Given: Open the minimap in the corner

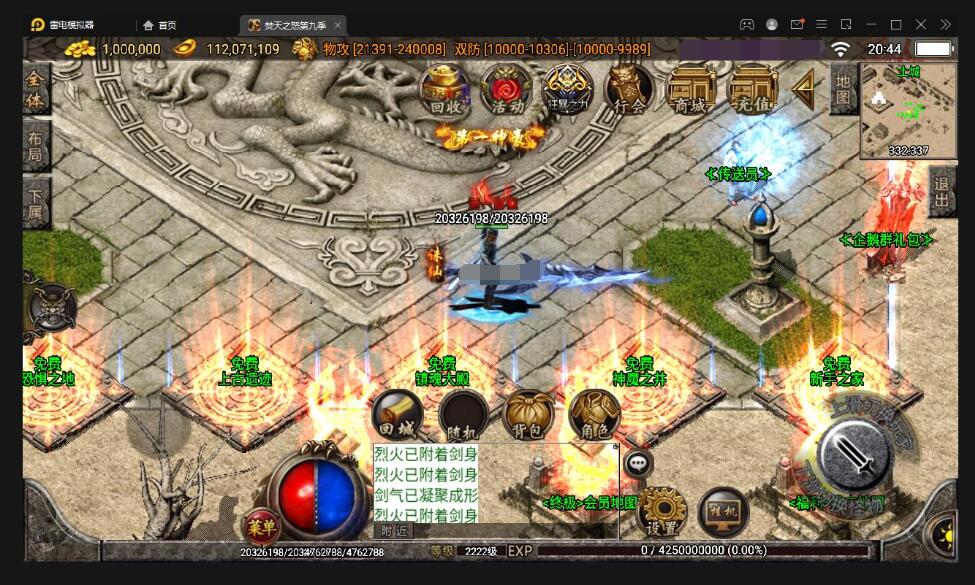Looking at the screenshot, I should point(908,111).
